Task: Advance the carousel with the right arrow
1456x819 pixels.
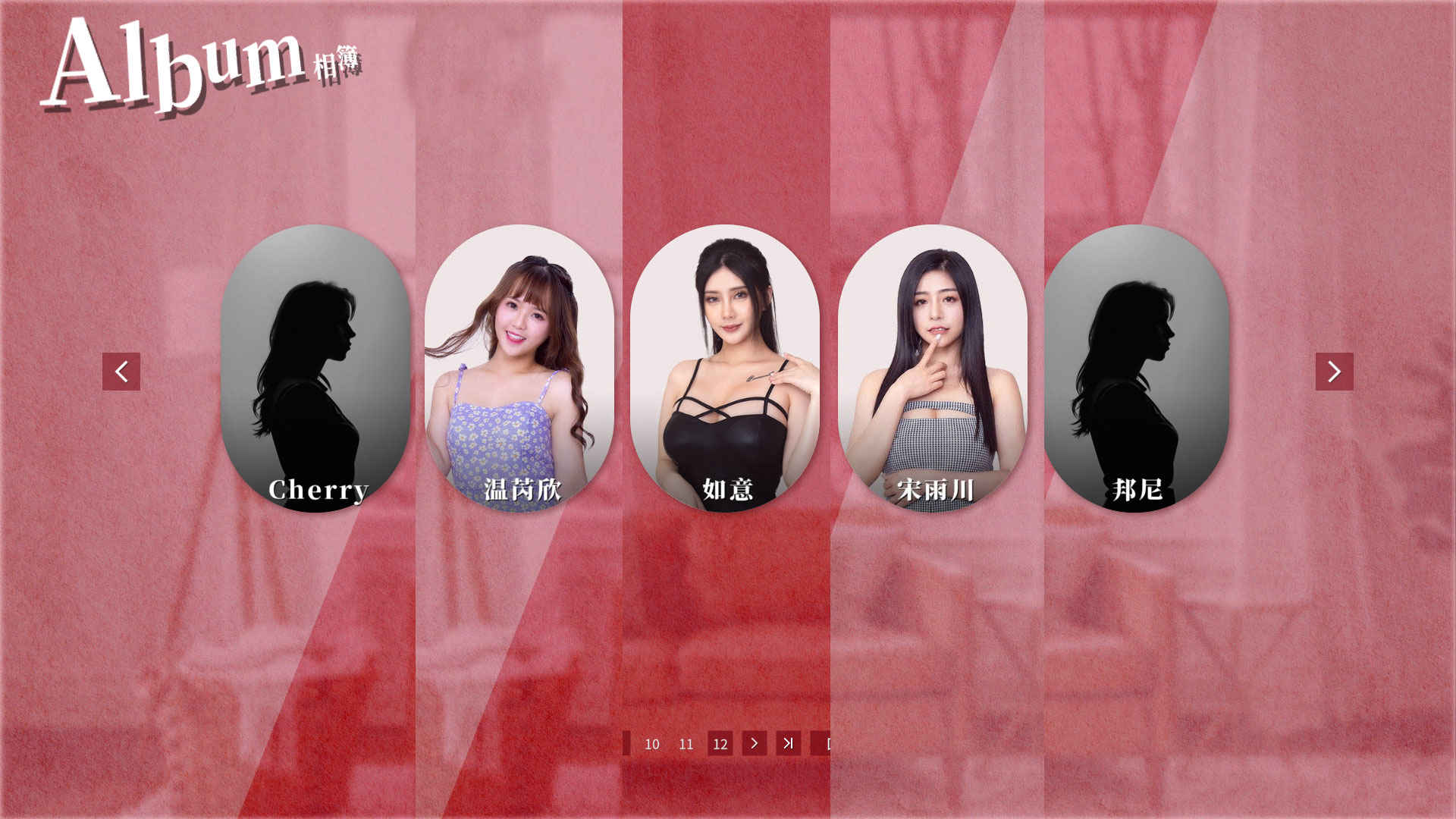Action: (1334, 372)
